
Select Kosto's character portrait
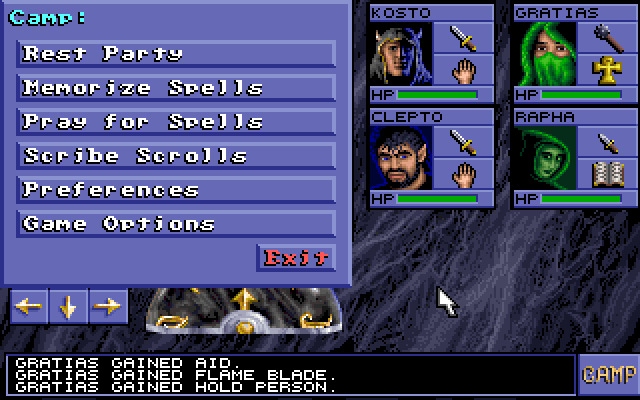403,54
